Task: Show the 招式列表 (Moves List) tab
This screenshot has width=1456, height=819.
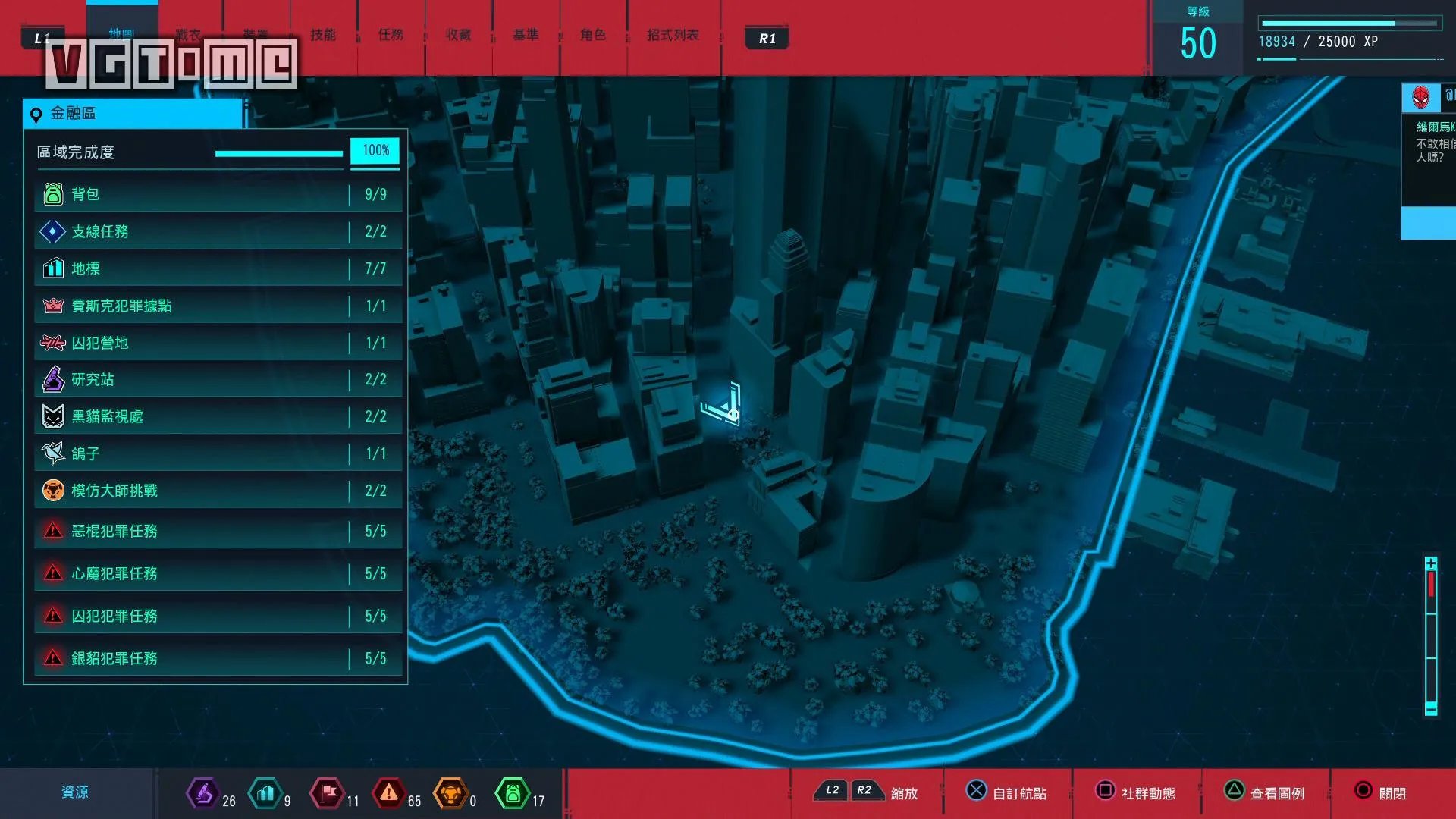Action: coord(673,35)
